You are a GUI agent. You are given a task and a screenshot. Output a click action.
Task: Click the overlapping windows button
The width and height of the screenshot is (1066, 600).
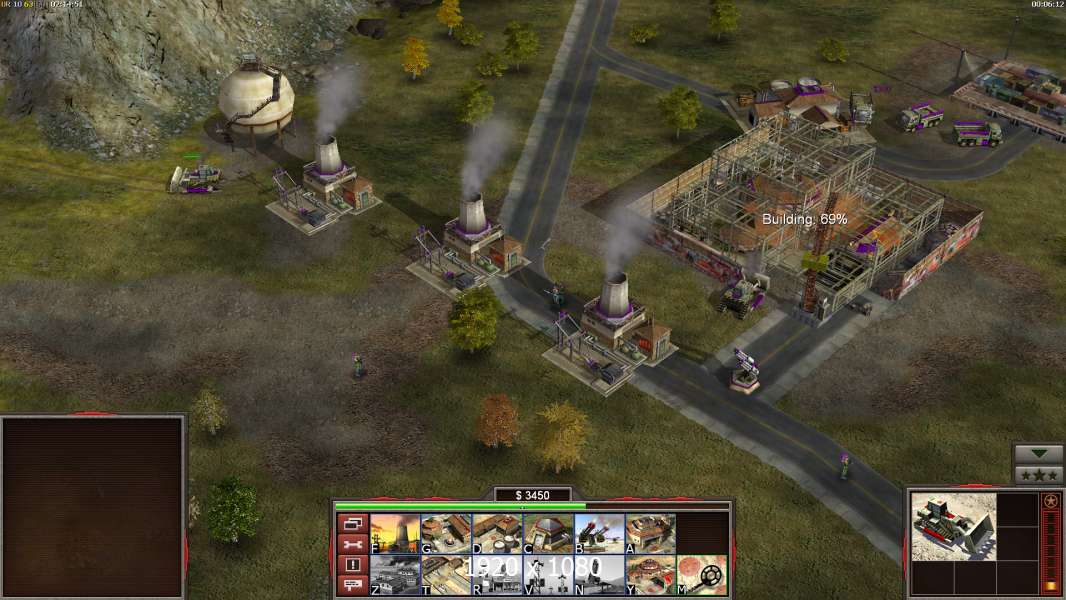click(352, 523)
